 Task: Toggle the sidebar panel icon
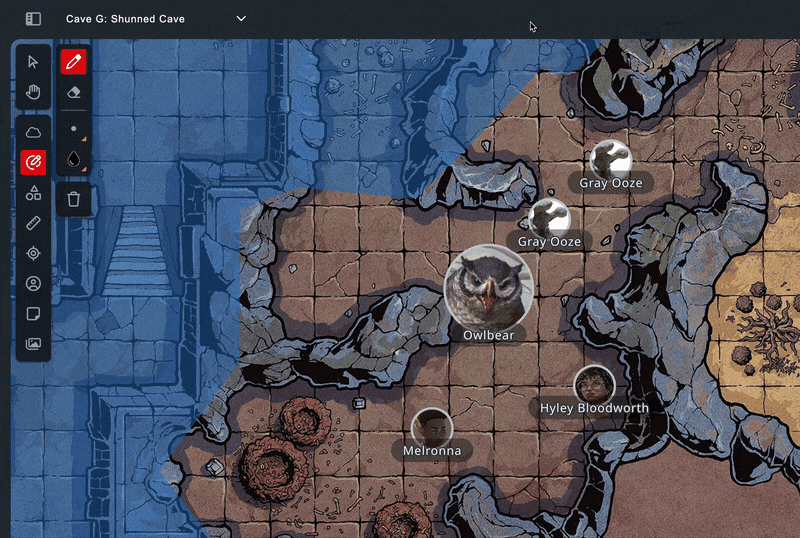pyautogui.click(x=33, y=19)
